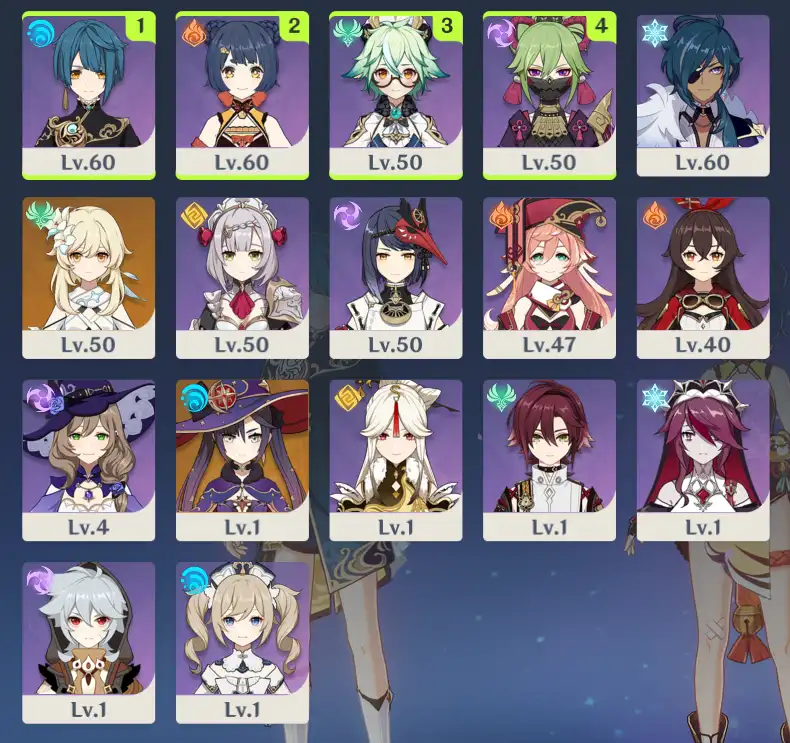Select Kujou Sara with the red tengu mask

tap(395, 277)
